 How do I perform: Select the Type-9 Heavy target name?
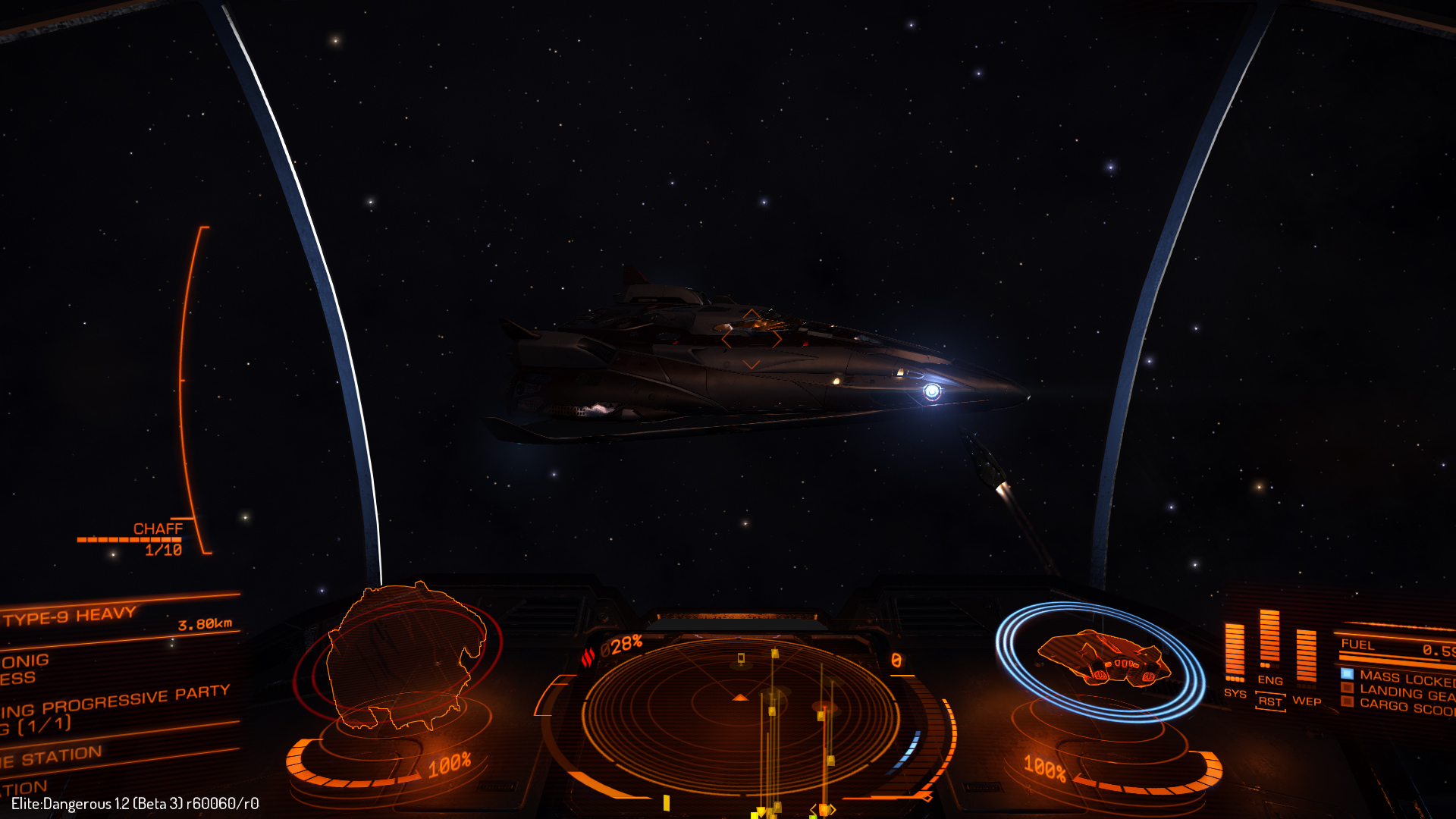coord(70,616)
